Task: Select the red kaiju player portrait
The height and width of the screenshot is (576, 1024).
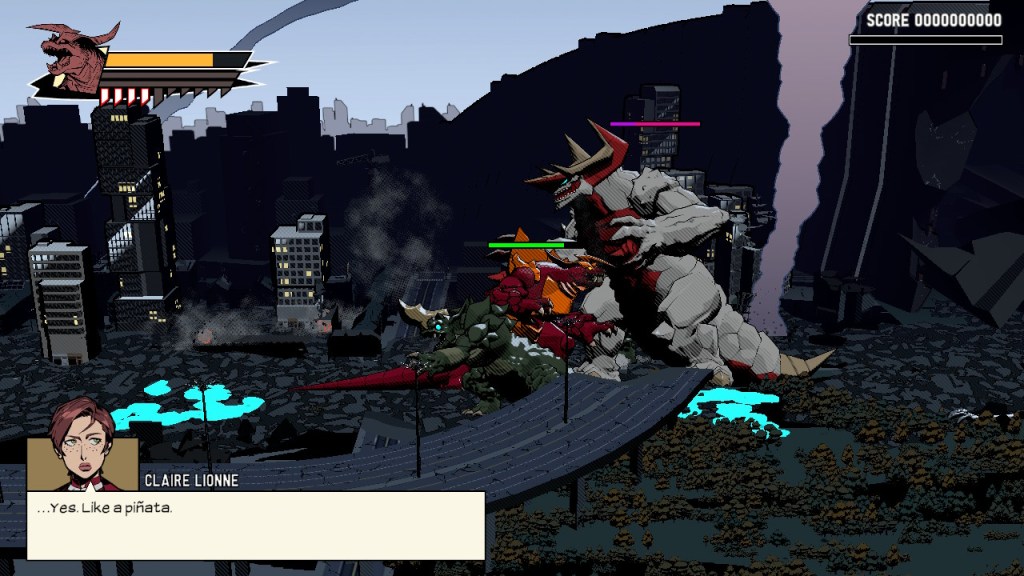Action: (68, 58)
